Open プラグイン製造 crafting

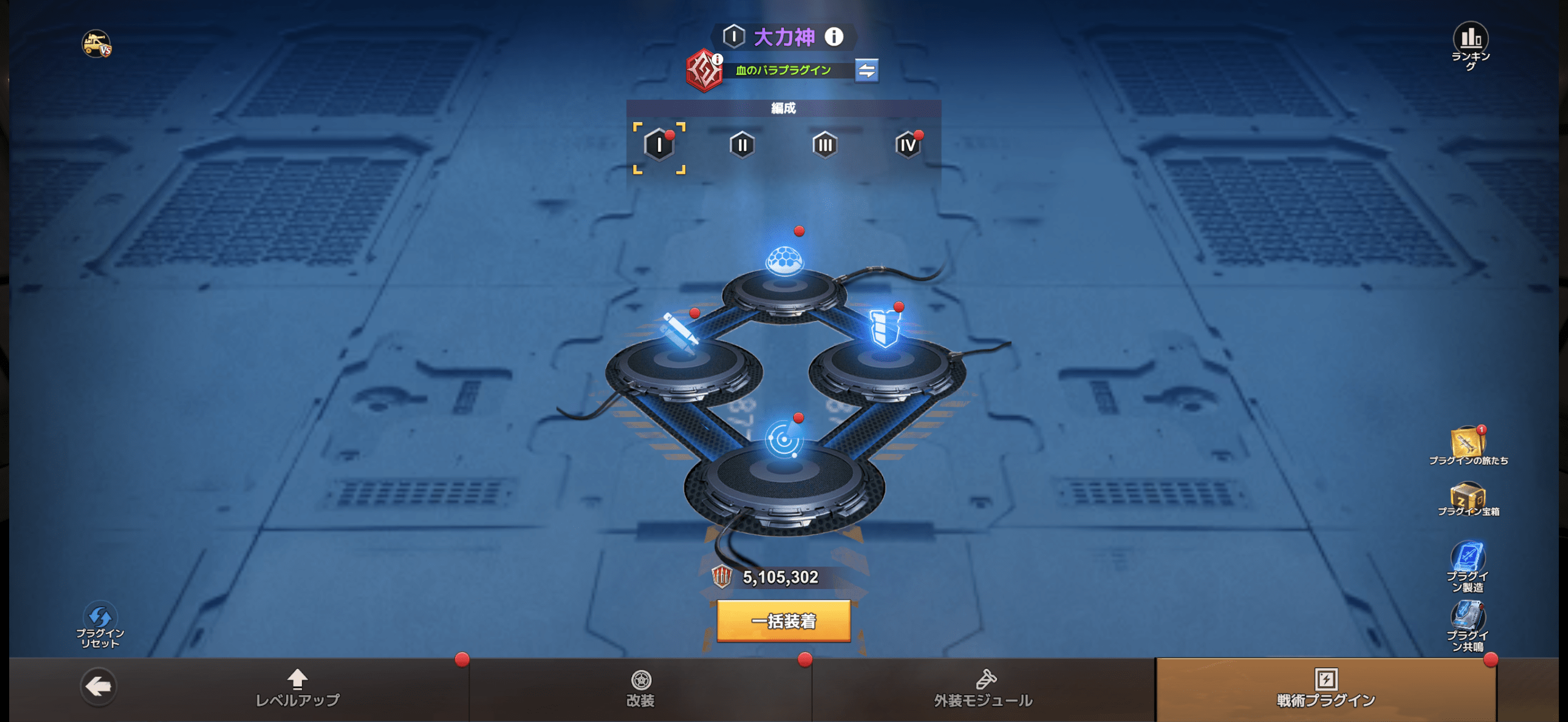click(x=1468, y=566)
